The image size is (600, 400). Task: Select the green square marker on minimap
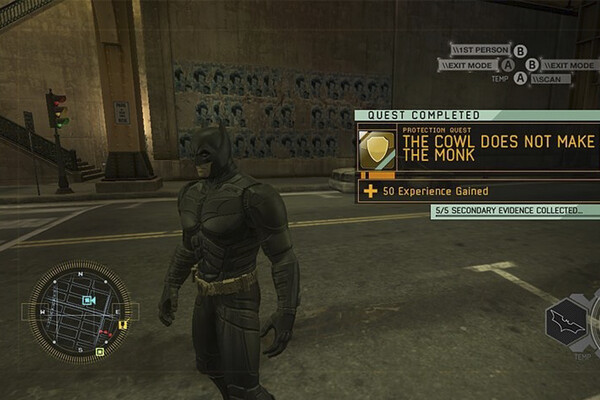(x=99, y=352)
